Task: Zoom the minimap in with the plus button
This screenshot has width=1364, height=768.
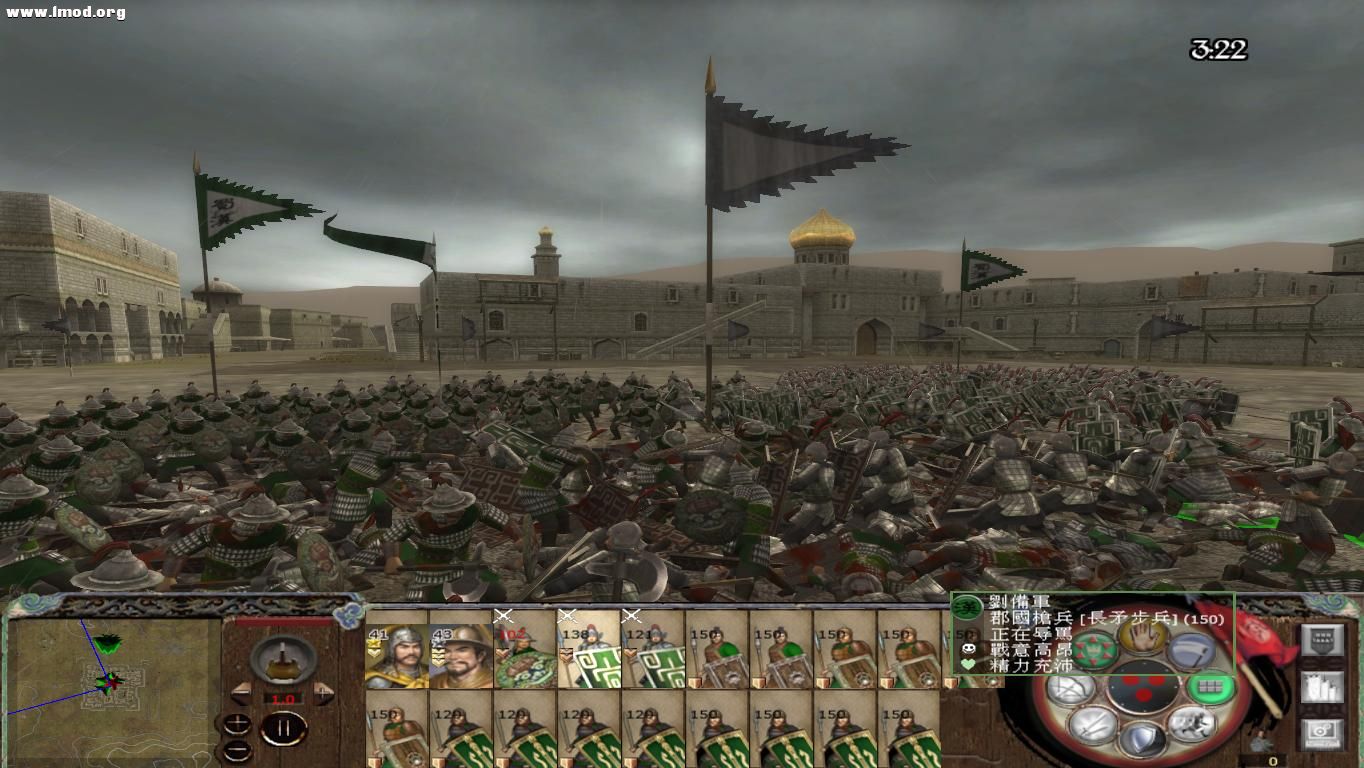Action: tap(237, 722)
